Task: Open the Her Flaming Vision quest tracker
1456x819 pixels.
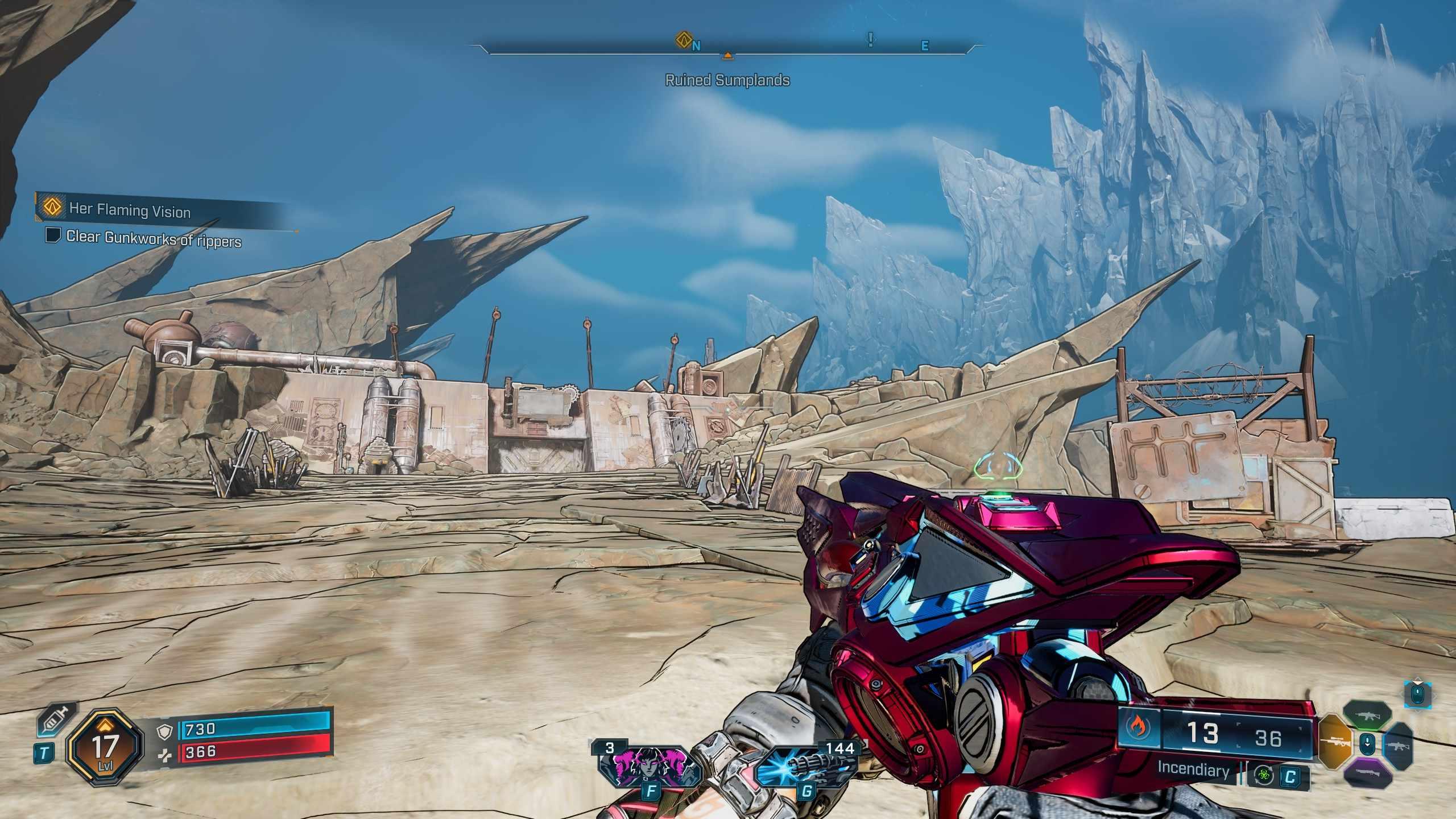Action: coord(130,210)
